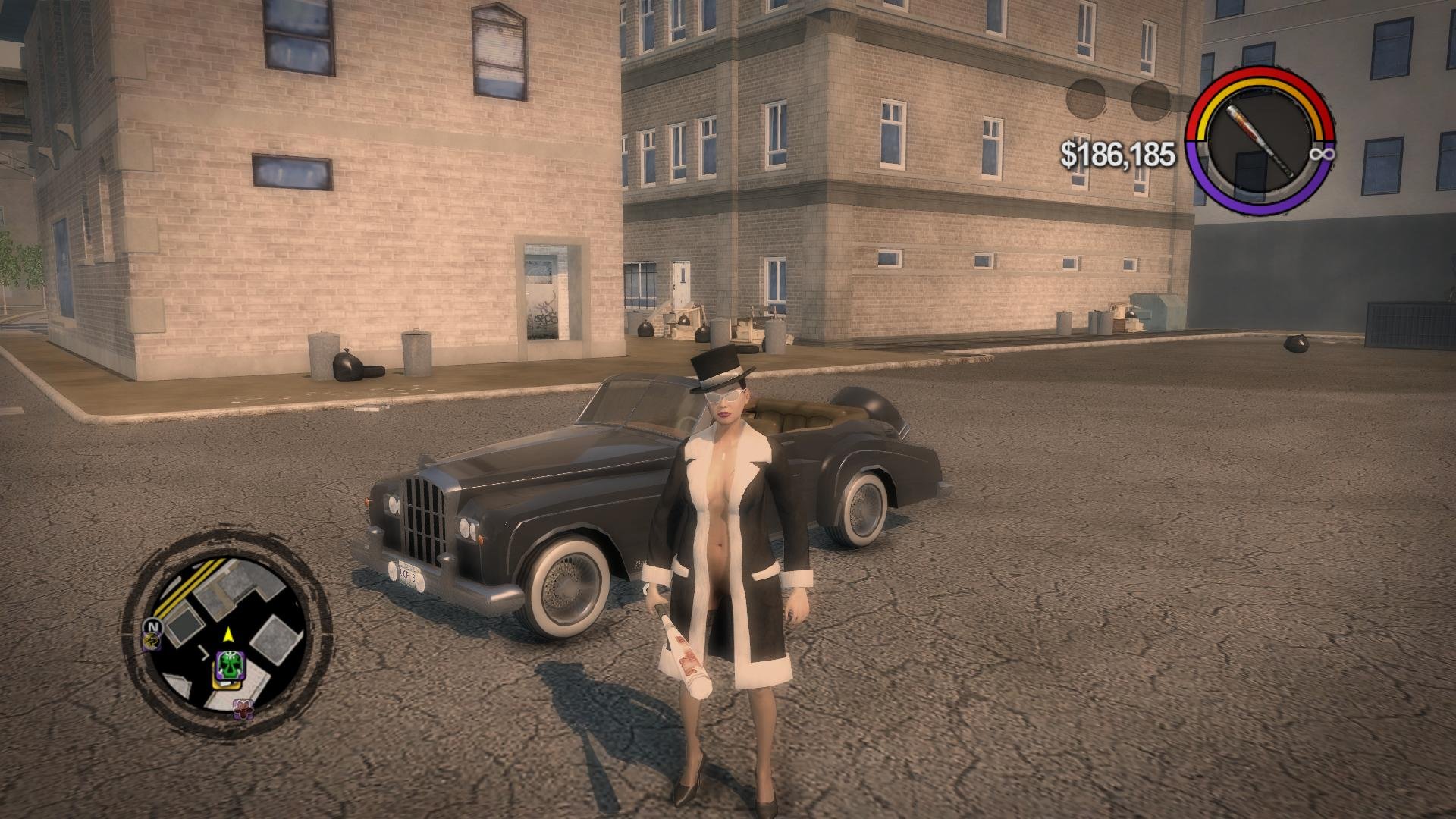
Task: Click the circular minimap
Action: pyautogui.click(x=227, y=637)
